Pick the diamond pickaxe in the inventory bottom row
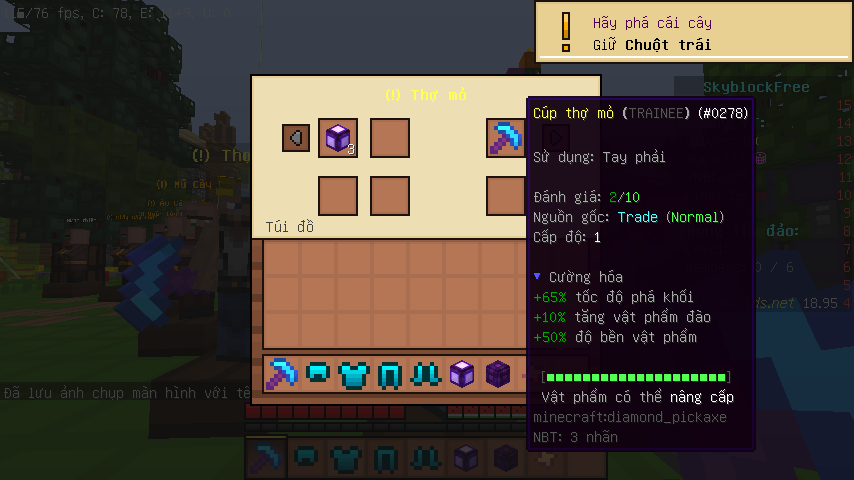854x480 pixels. coord(284,375)
